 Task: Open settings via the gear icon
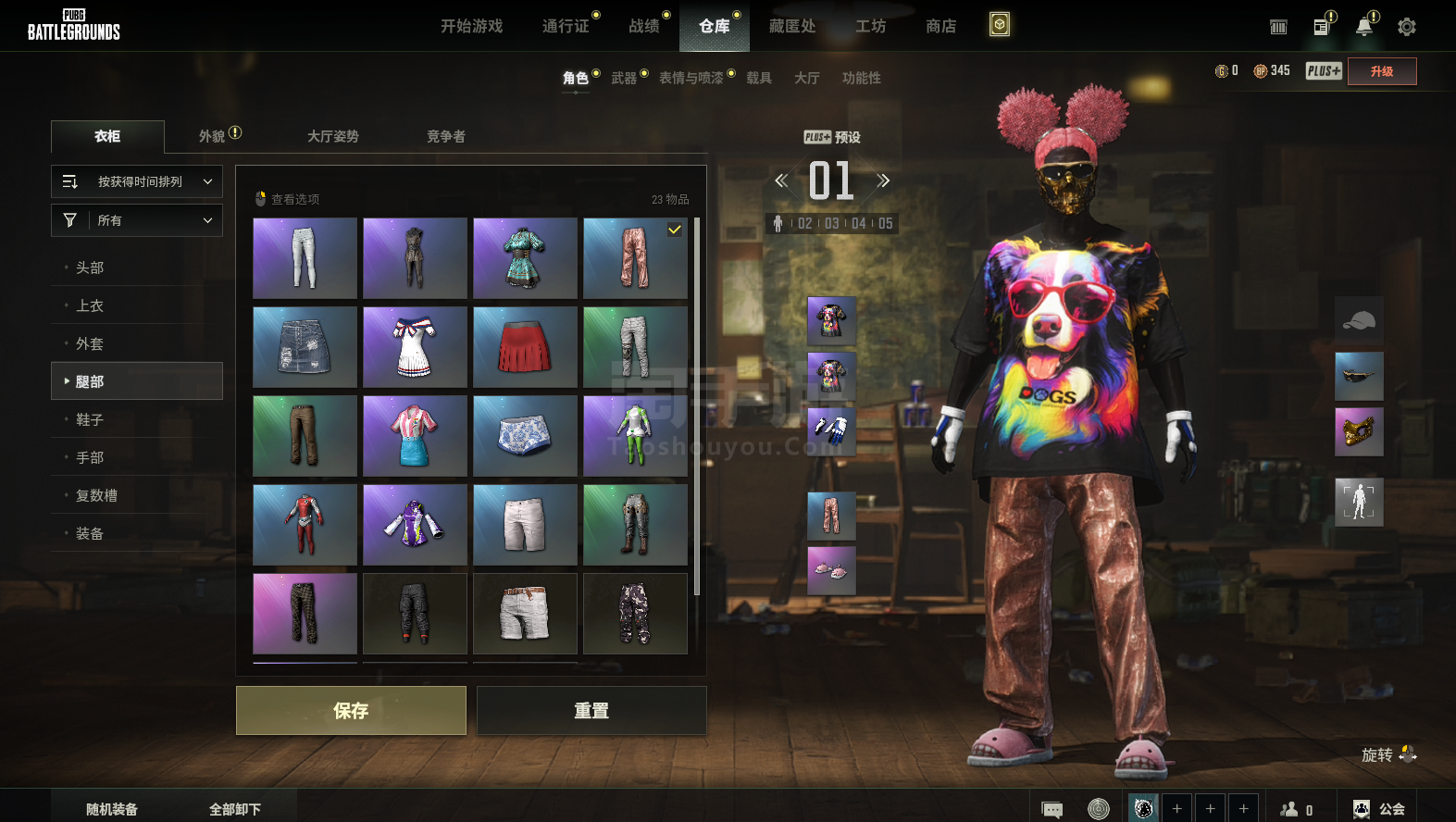[1407, 27]
